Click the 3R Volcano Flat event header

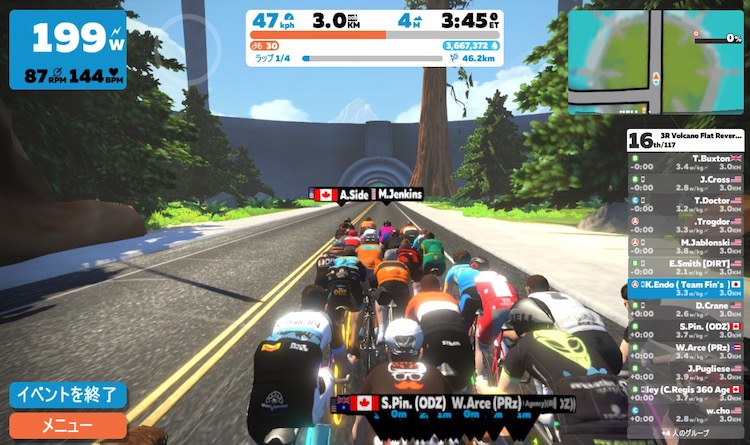687,138
